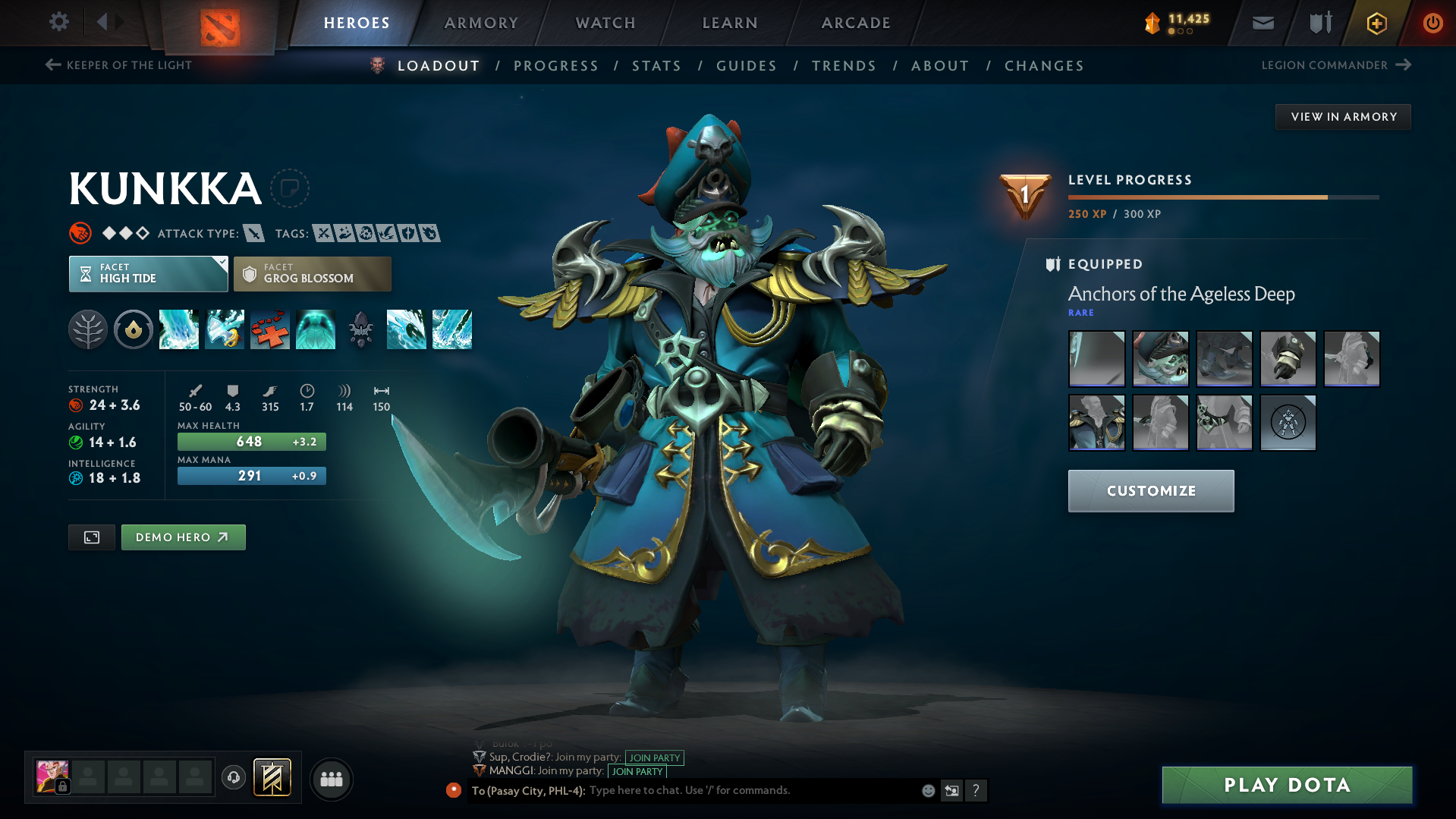The height and width of the screenshot is (819, 1456).
Task: Click the chat emoticon smiley icon
Action: click(x=928, y=790)
